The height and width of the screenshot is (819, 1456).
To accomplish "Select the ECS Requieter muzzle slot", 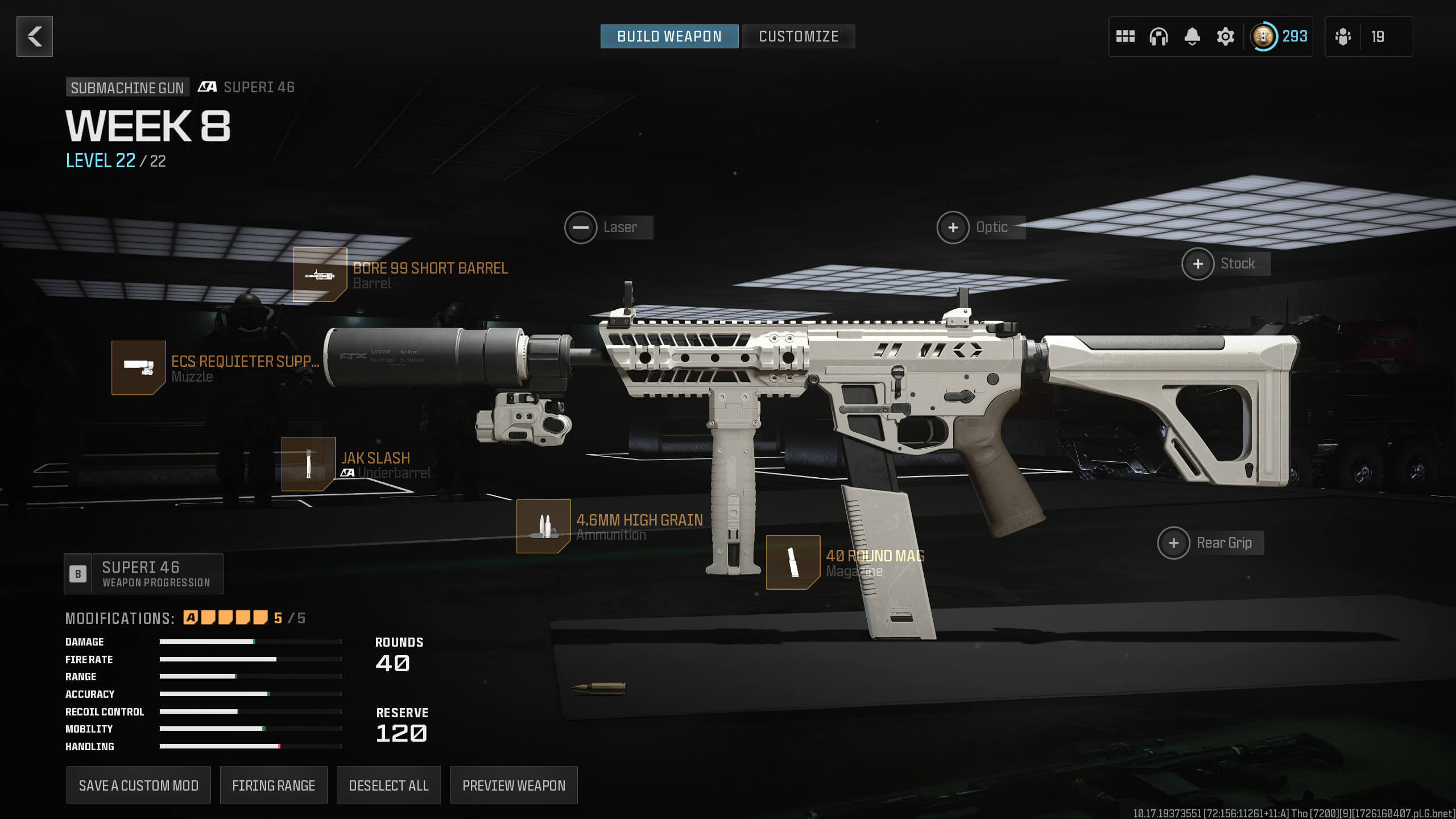I will click(139, 368).
